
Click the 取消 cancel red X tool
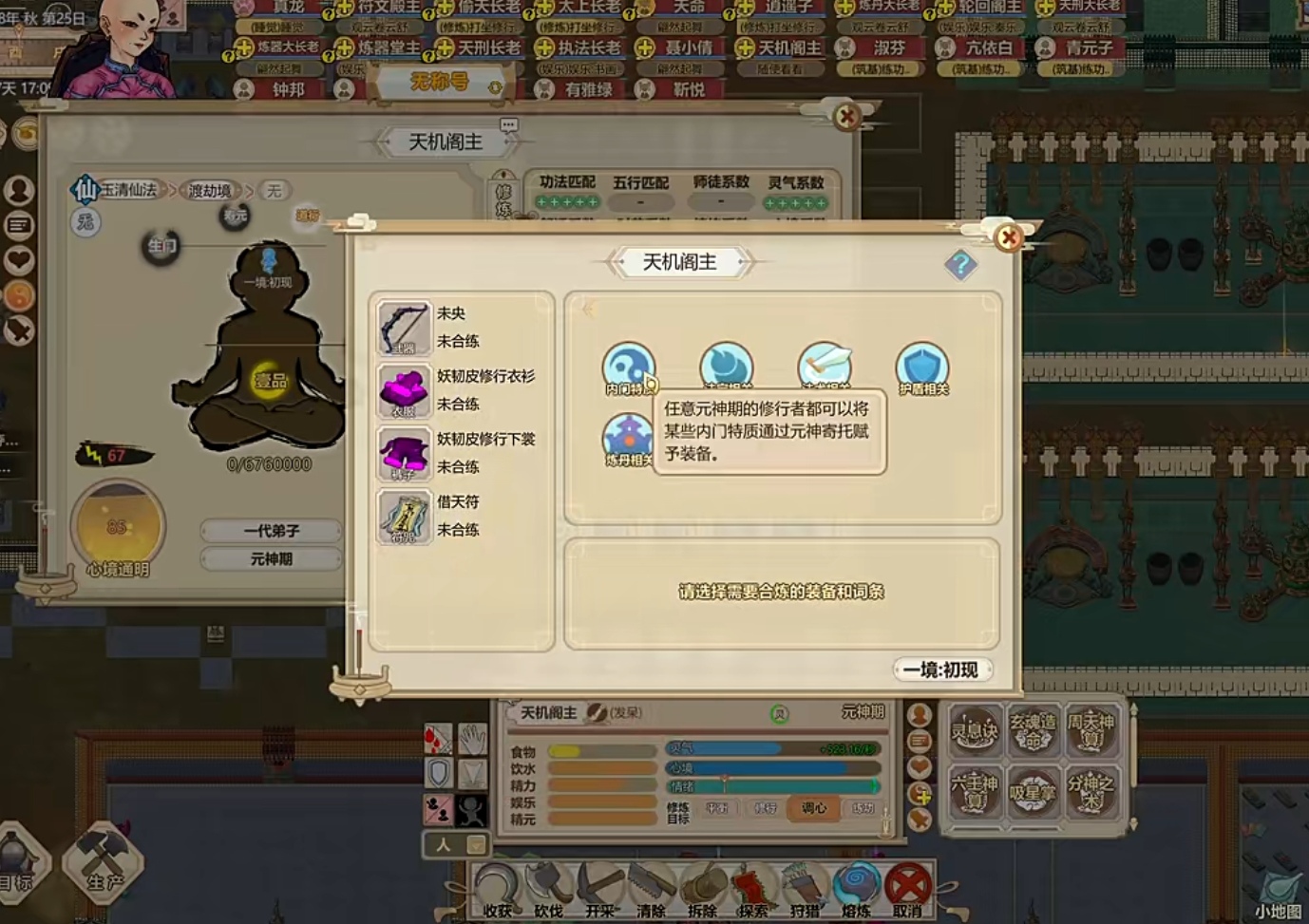pyautogui.click(x=907, y=890)
